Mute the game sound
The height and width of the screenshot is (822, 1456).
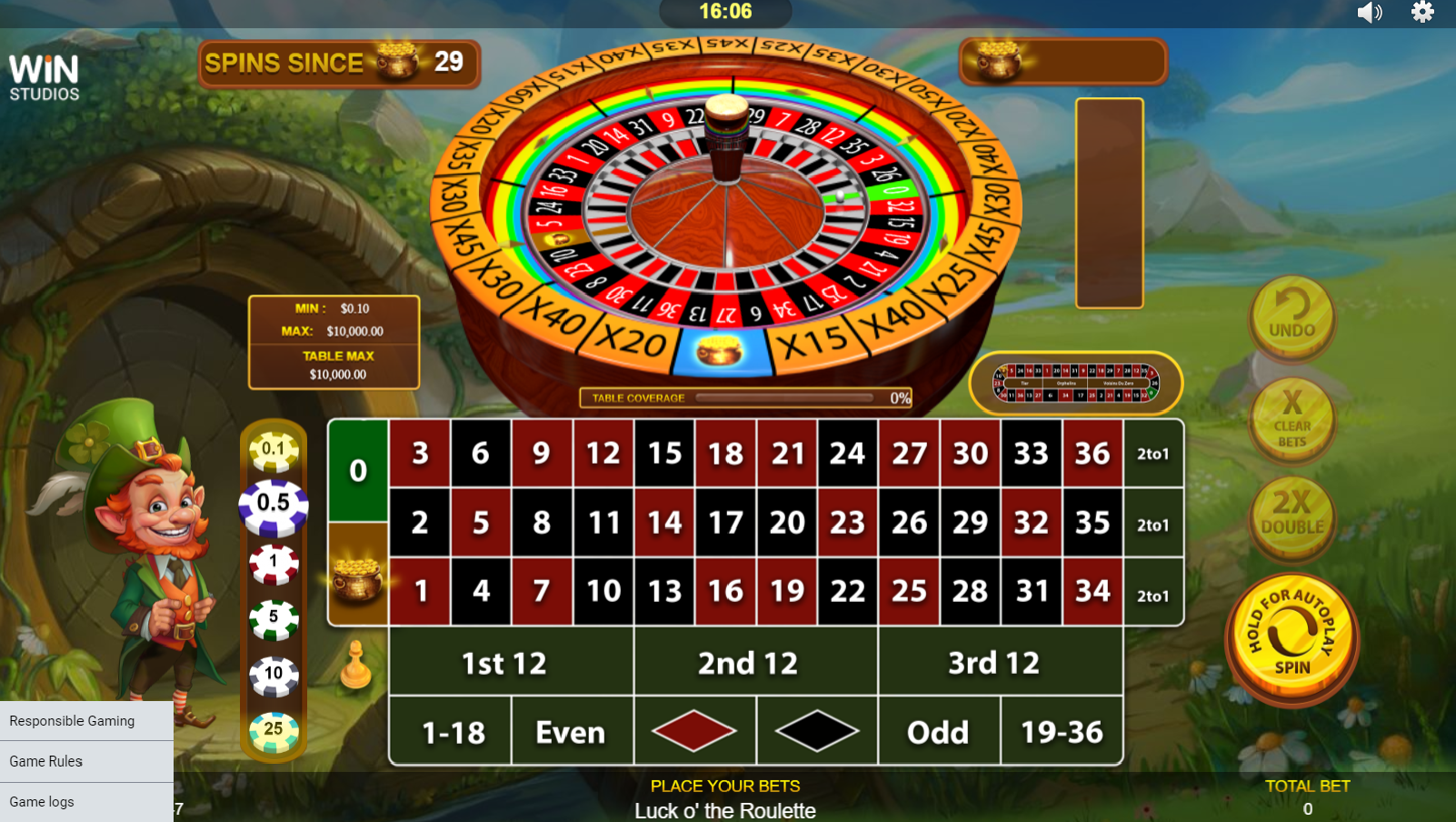[1369, 13]
